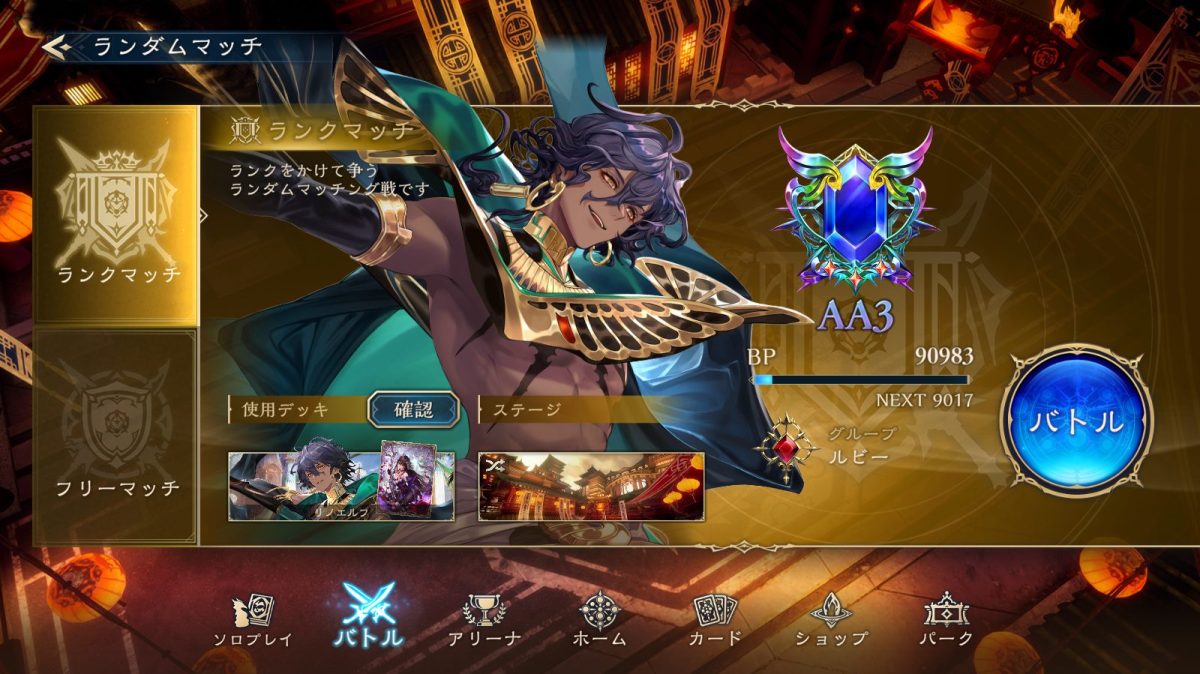Switch to the フリーマッチ mode tab
1200x674 pixels.
click(x=116, y=436)
